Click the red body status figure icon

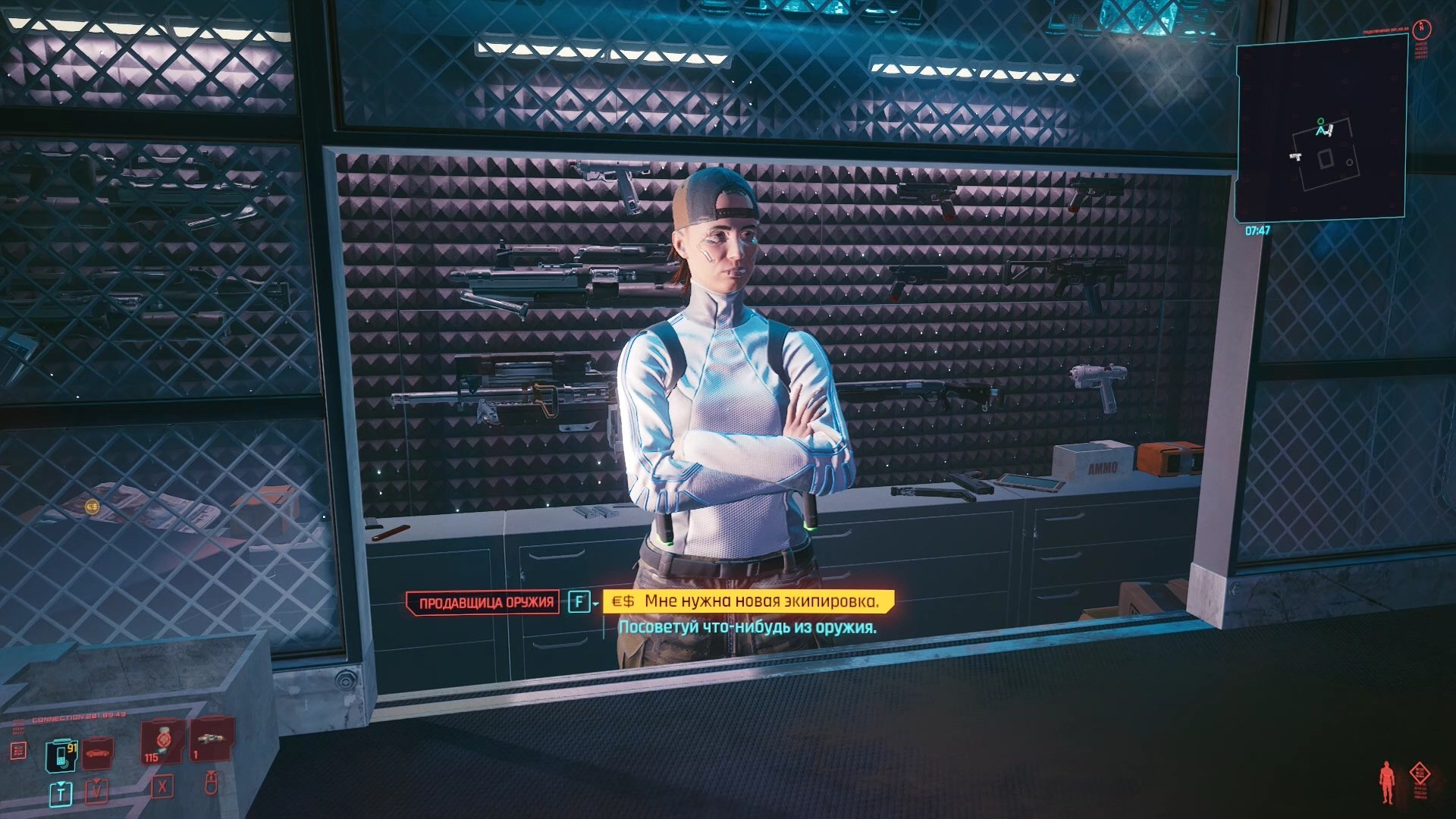coord(1387,782)
